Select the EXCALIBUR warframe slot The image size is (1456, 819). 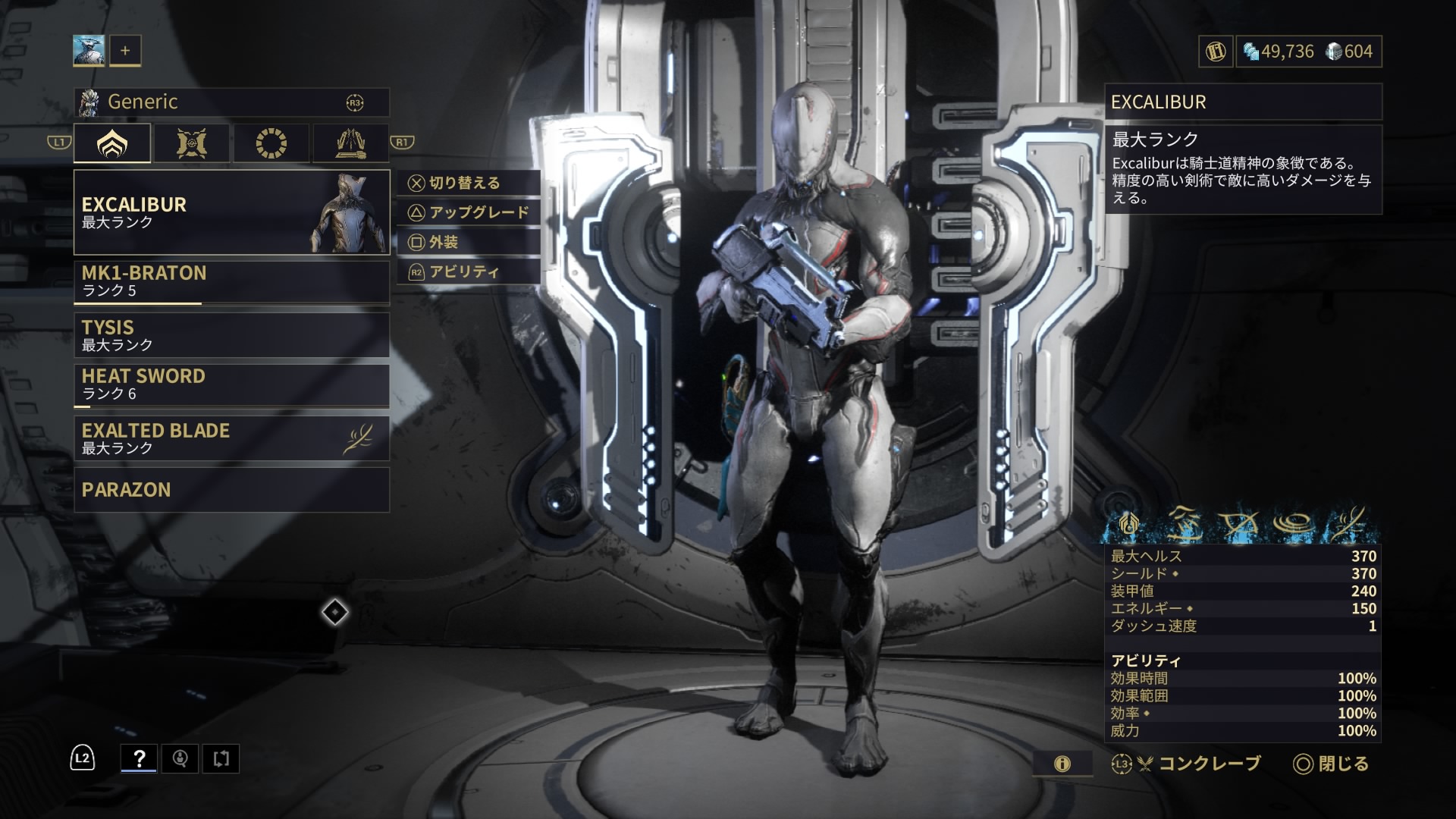[x=231, y=212]
